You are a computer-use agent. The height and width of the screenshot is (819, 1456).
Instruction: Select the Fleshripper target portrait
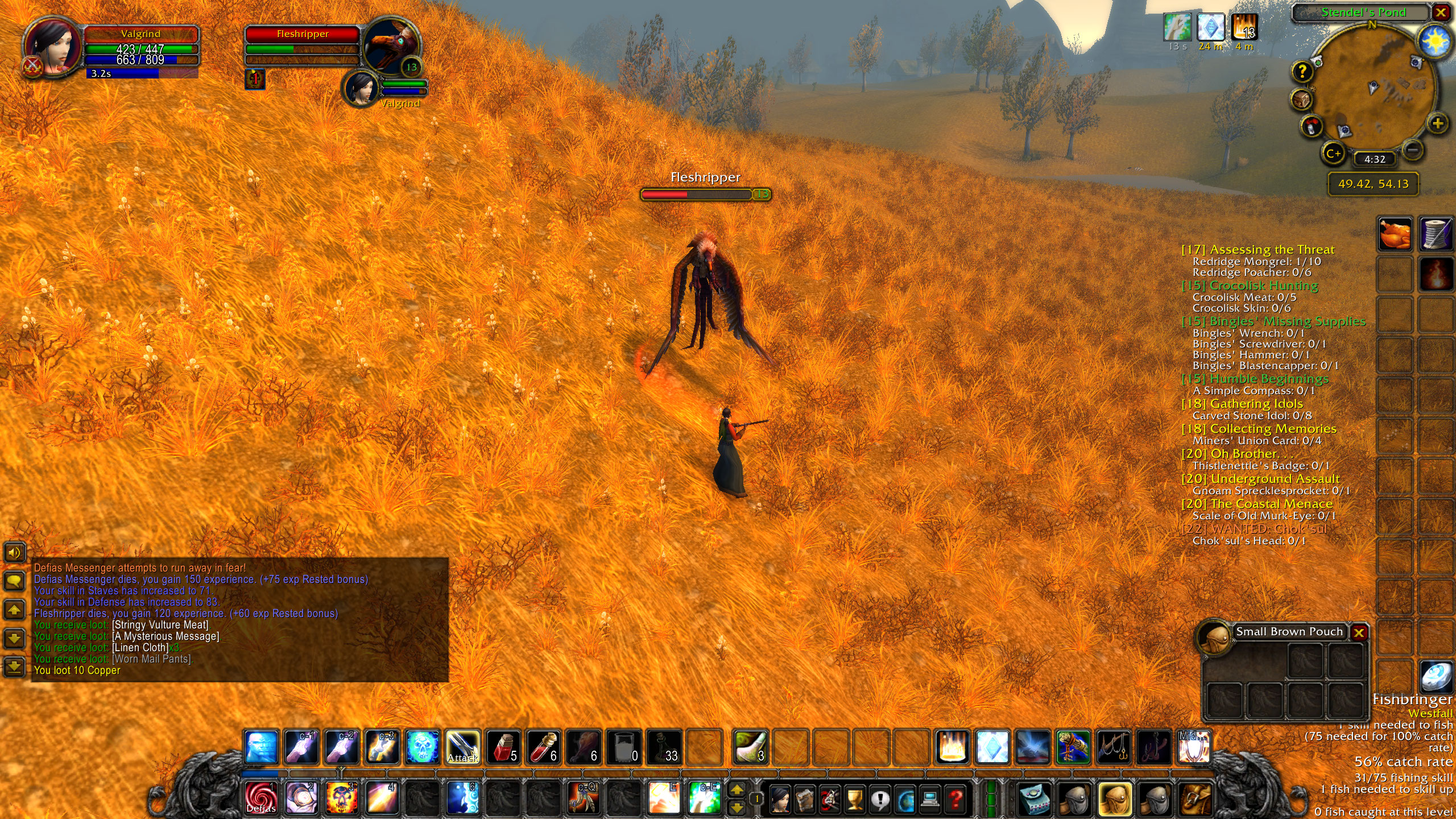pos(392,48)
